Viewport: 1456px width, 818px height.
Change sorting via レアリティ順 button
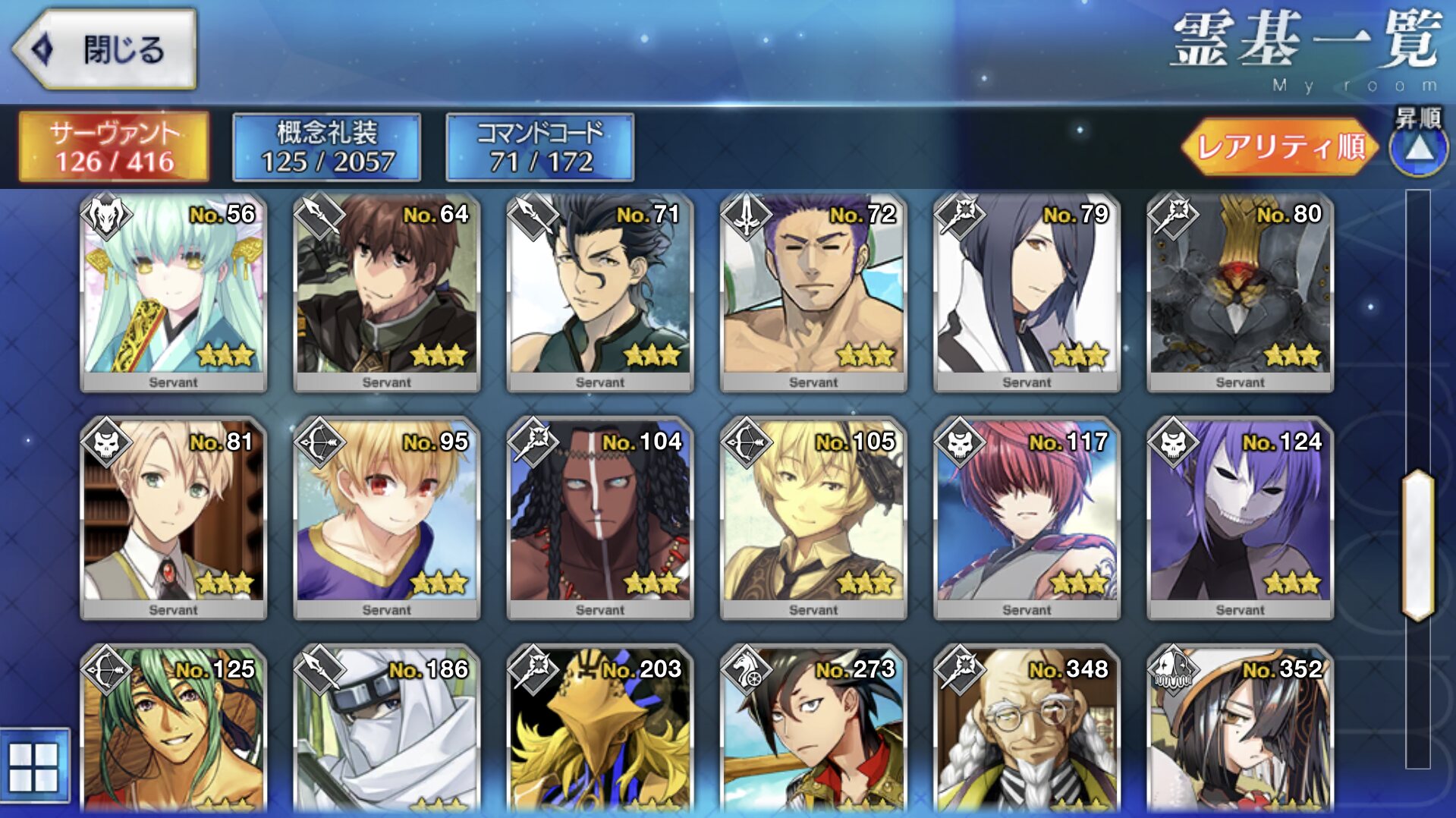pos(1280,146)
